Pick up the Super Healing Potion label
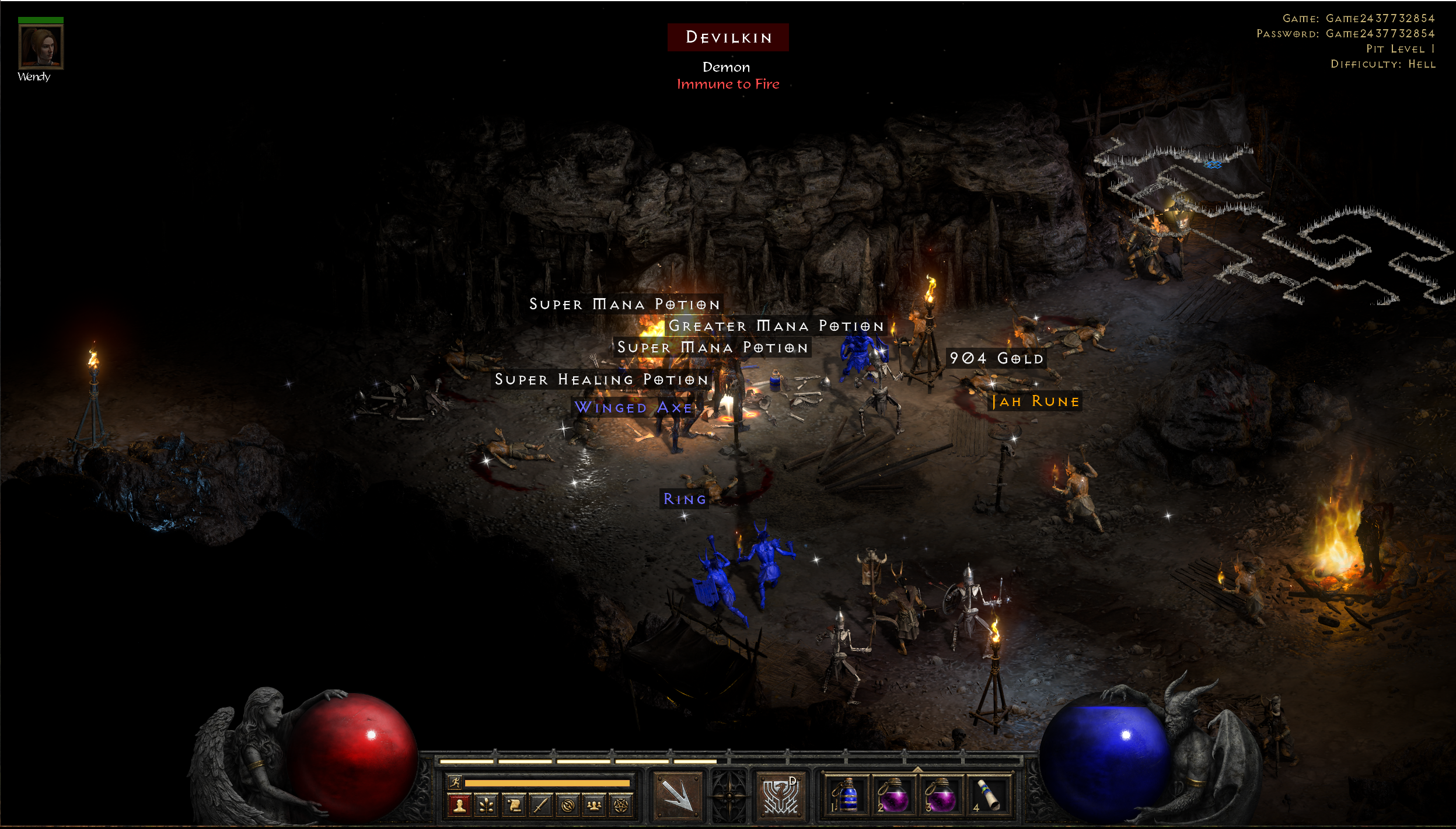The width and height of the screenshot is (1456, 829). click(x=602, y=380)
